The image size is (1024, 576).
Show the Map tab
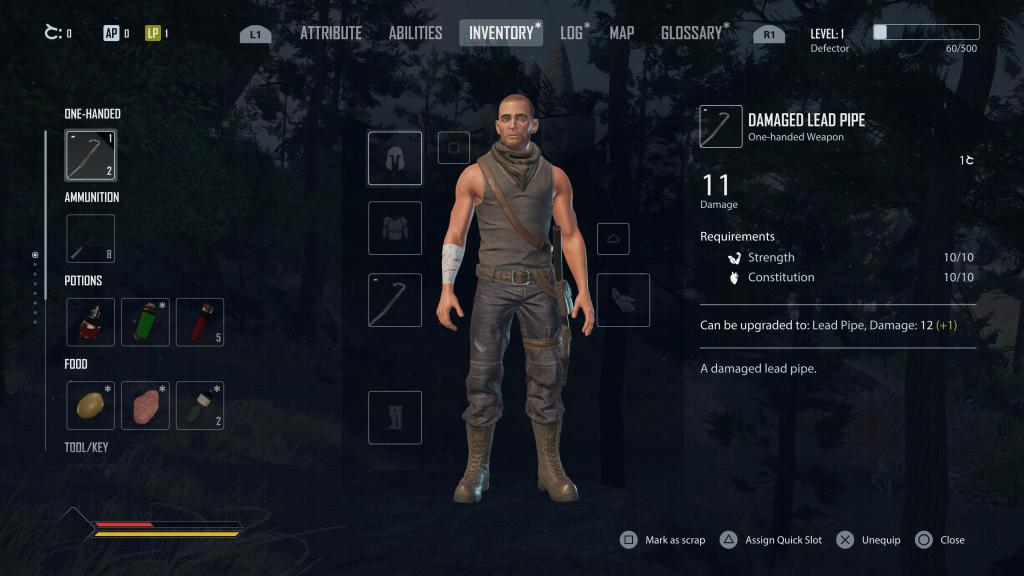tap(622, 33)
